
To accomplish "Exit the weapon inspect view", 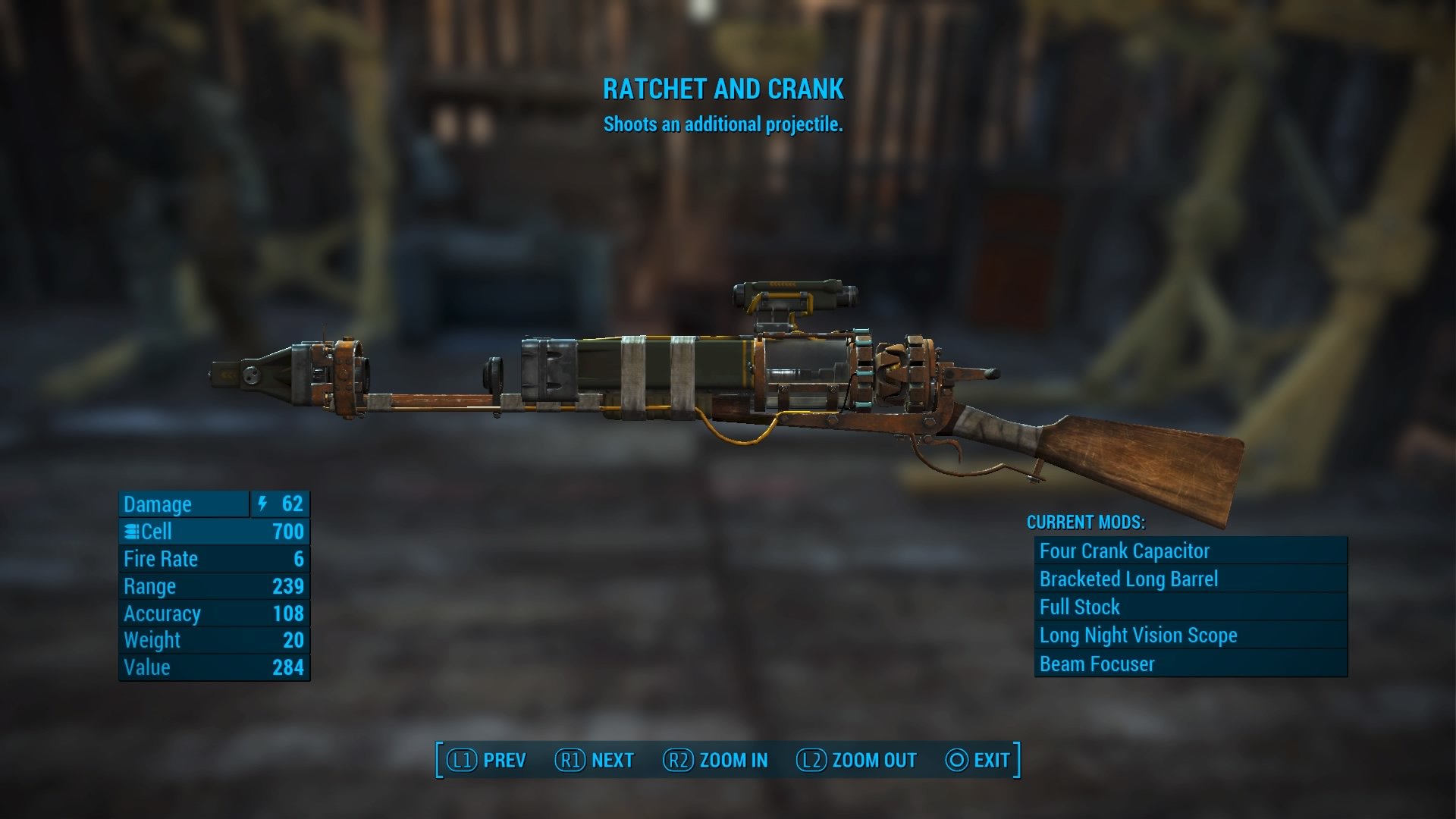I will tap(977, 760).
